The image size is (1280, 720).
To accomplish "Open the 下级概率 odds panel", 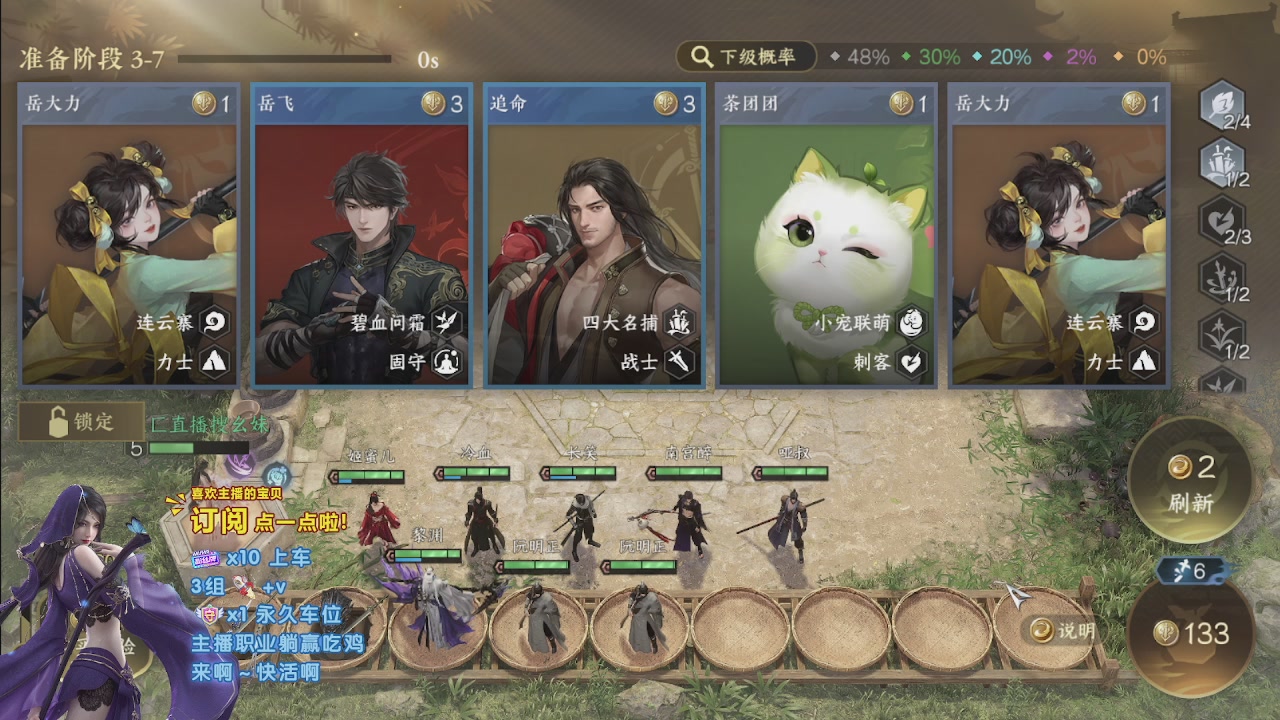I will [x=746, y=57].
